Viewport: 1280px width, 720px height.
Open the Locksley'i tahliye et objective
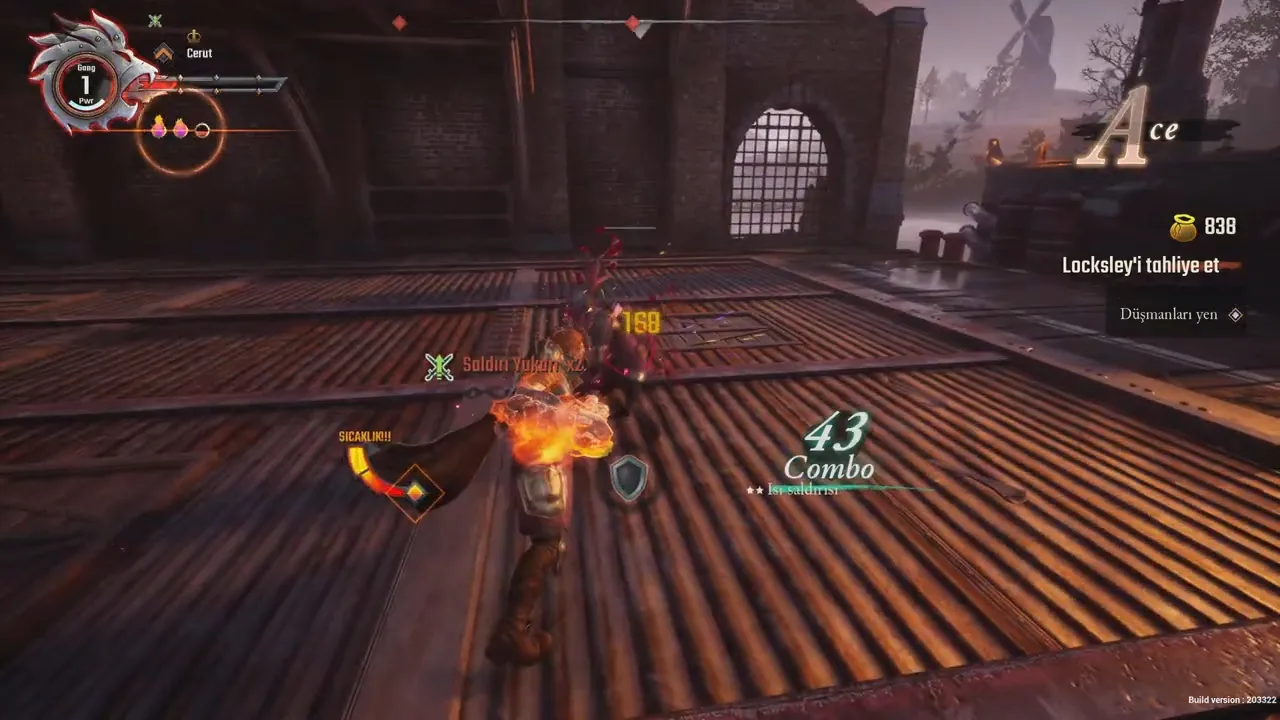(x=1140, y=266)
